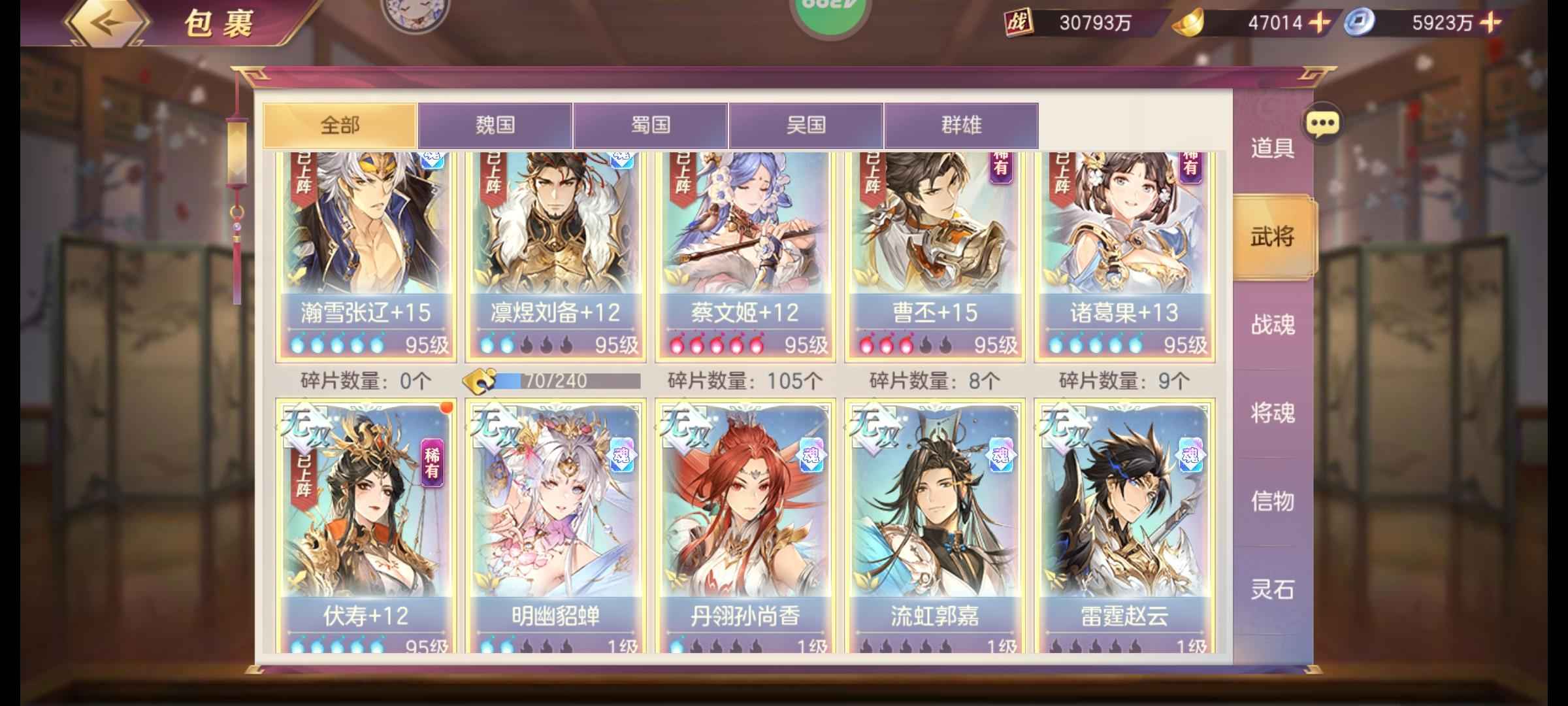Switch to the 全部 filter tab
This screenshot has width=1568, height=706.
tap(340, 125)
